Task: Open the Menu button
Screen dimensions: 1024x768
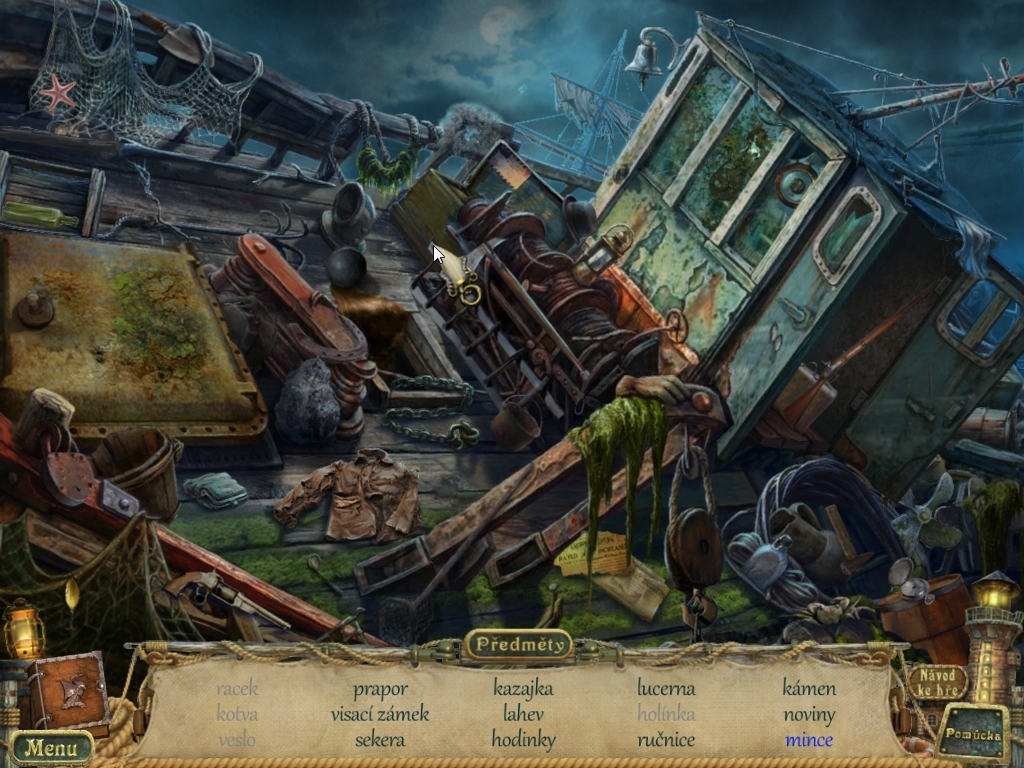Action: 51,747
